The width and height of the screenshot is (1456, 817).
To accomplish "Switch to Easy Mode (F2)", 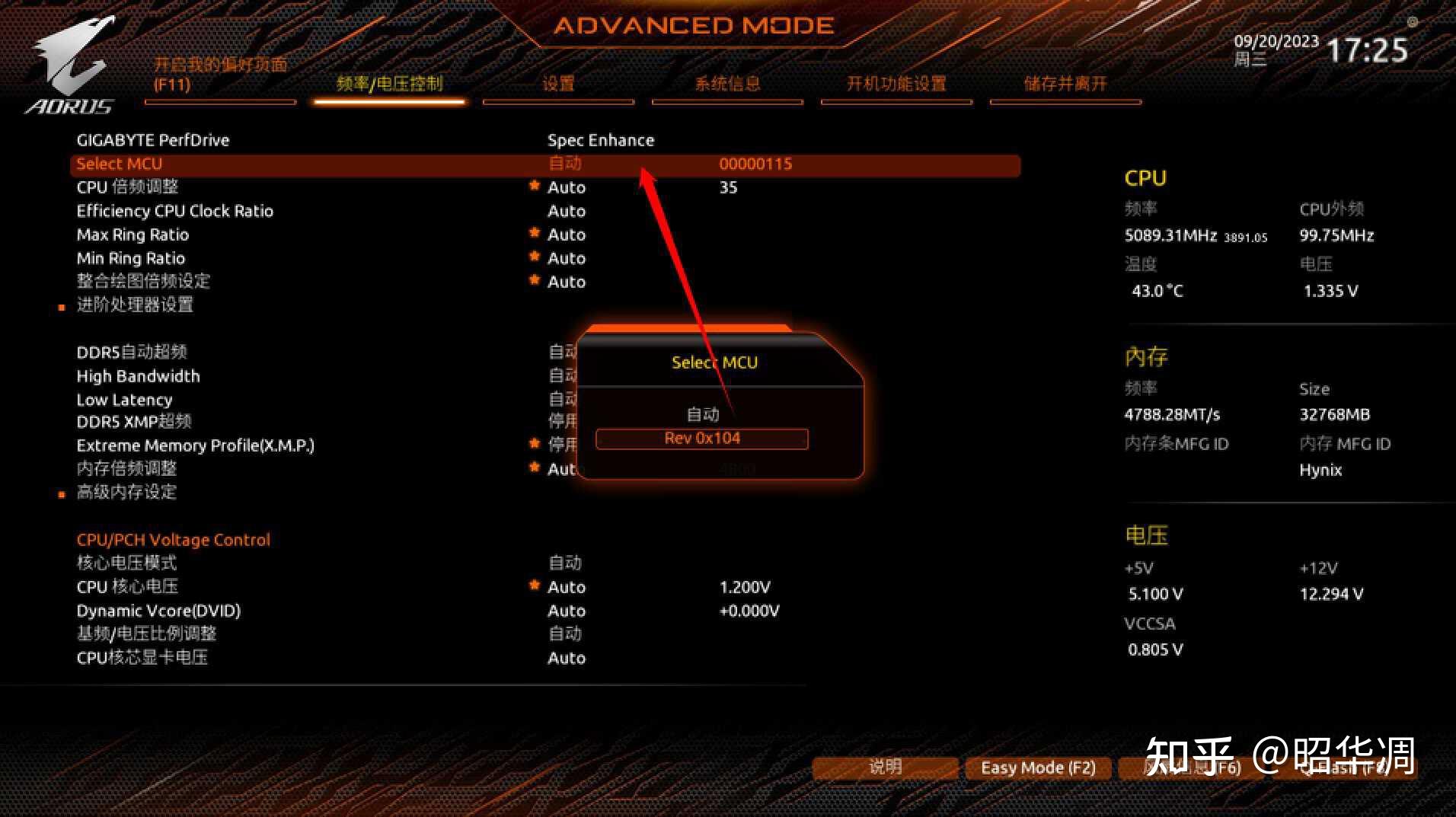I will point(1037,768).
